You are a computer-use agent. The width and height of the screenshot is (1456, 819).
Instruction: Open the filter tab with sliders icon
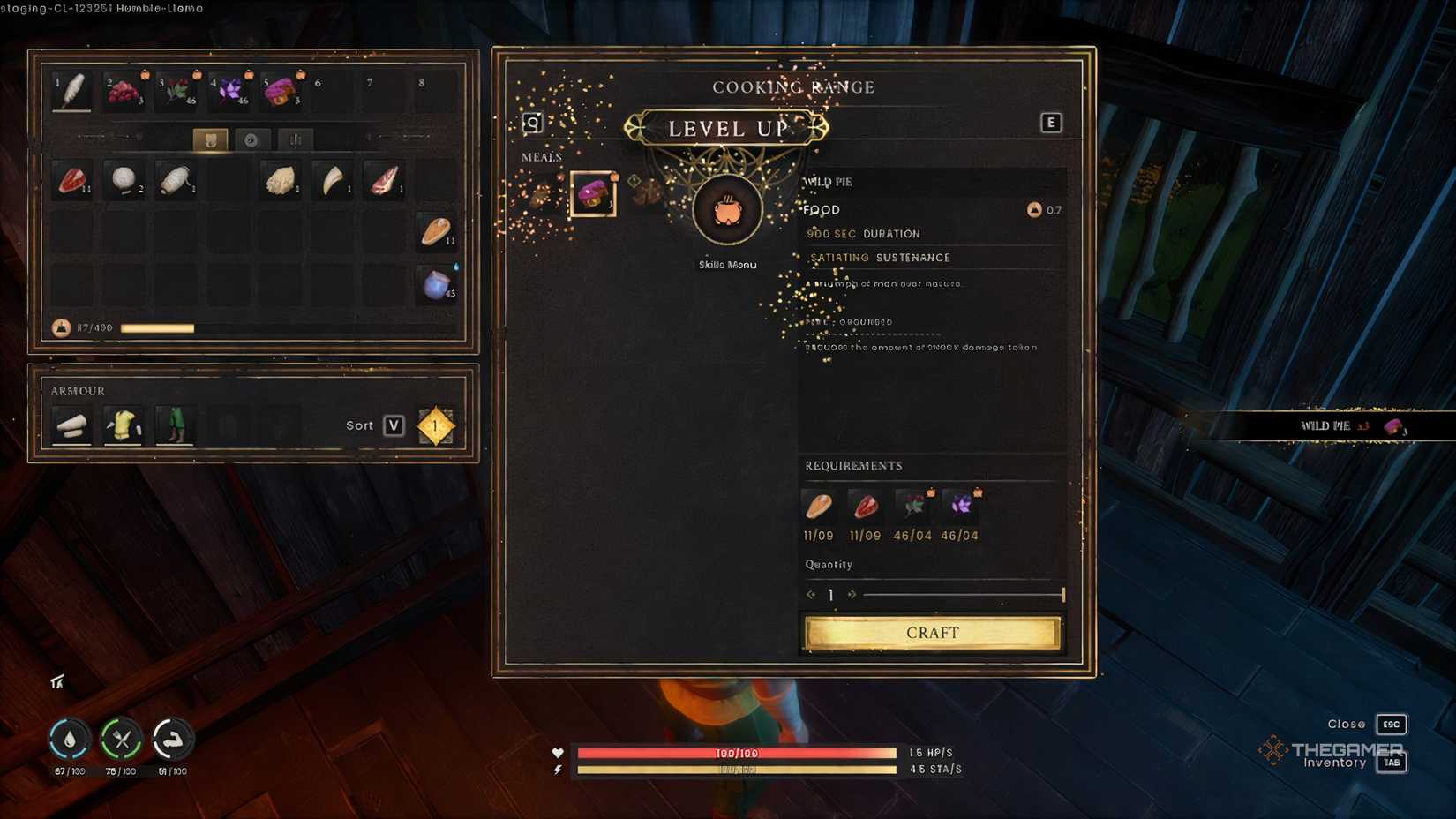pos(295,139)
